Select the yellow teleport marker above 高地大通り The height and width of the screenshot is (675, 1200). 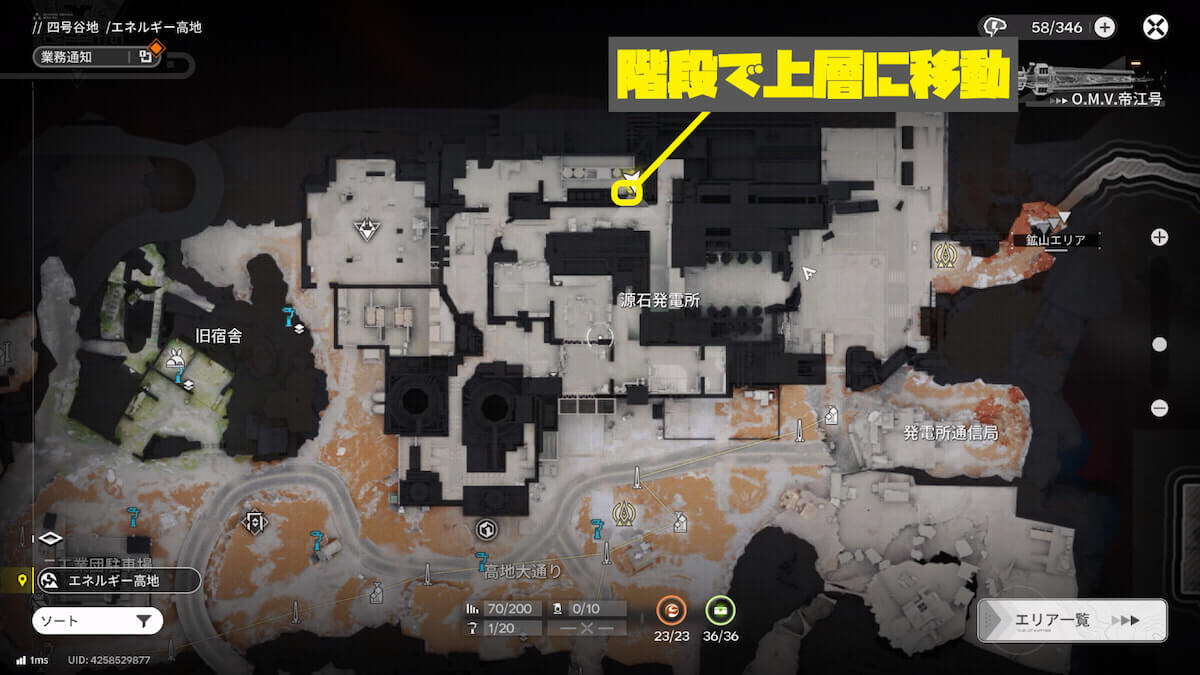[625, 512]
